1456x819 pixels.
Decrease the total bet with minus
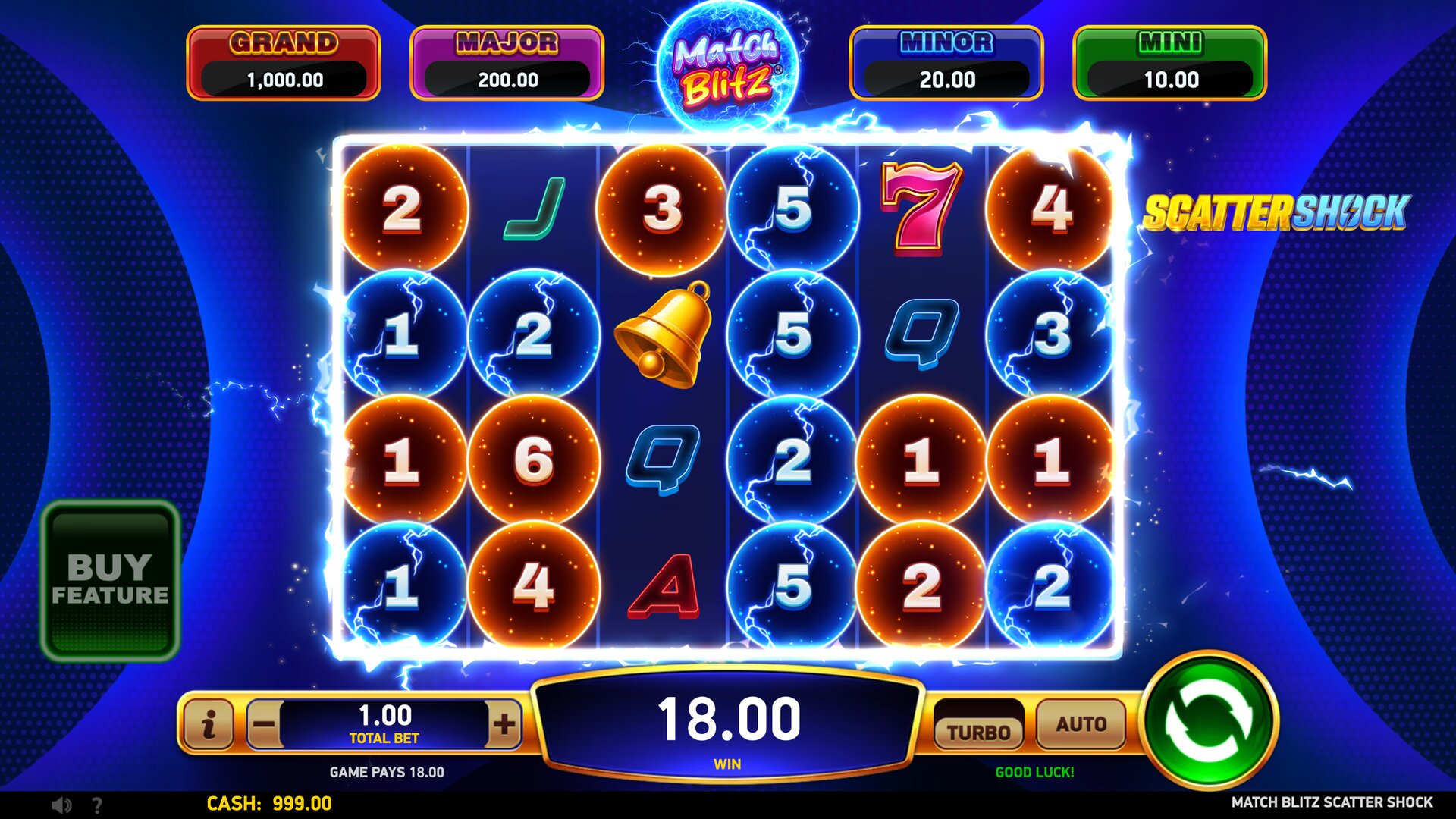coord(264,724)
